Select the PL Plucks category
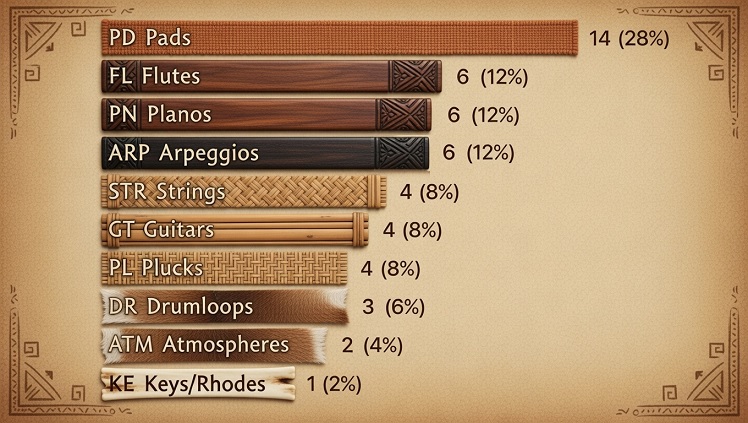The height and width of the screenshot is (423, 748). (x=225, y=268)
